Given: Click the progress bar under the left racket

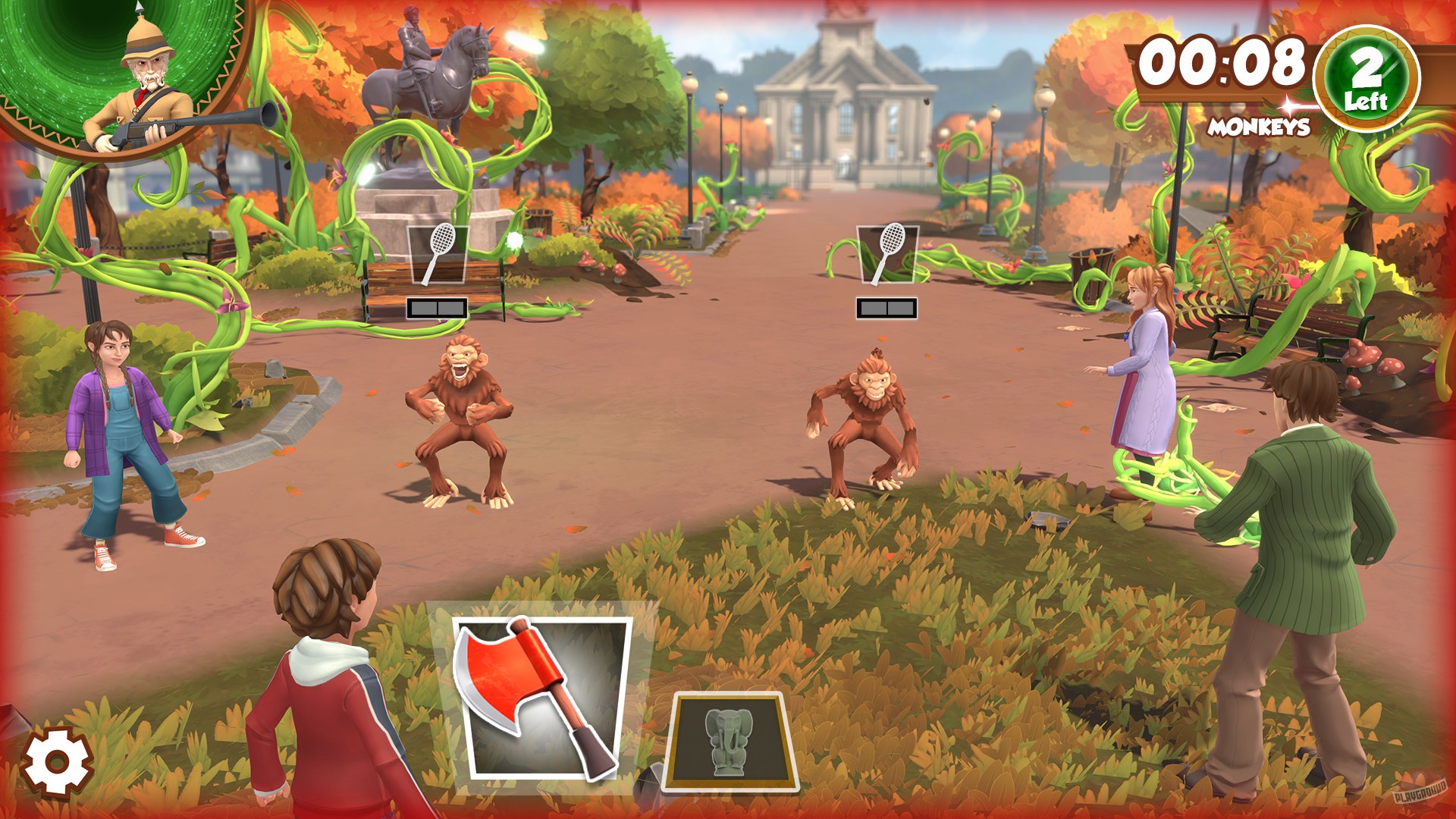Looking at the screenshot, I should (438, 306).
